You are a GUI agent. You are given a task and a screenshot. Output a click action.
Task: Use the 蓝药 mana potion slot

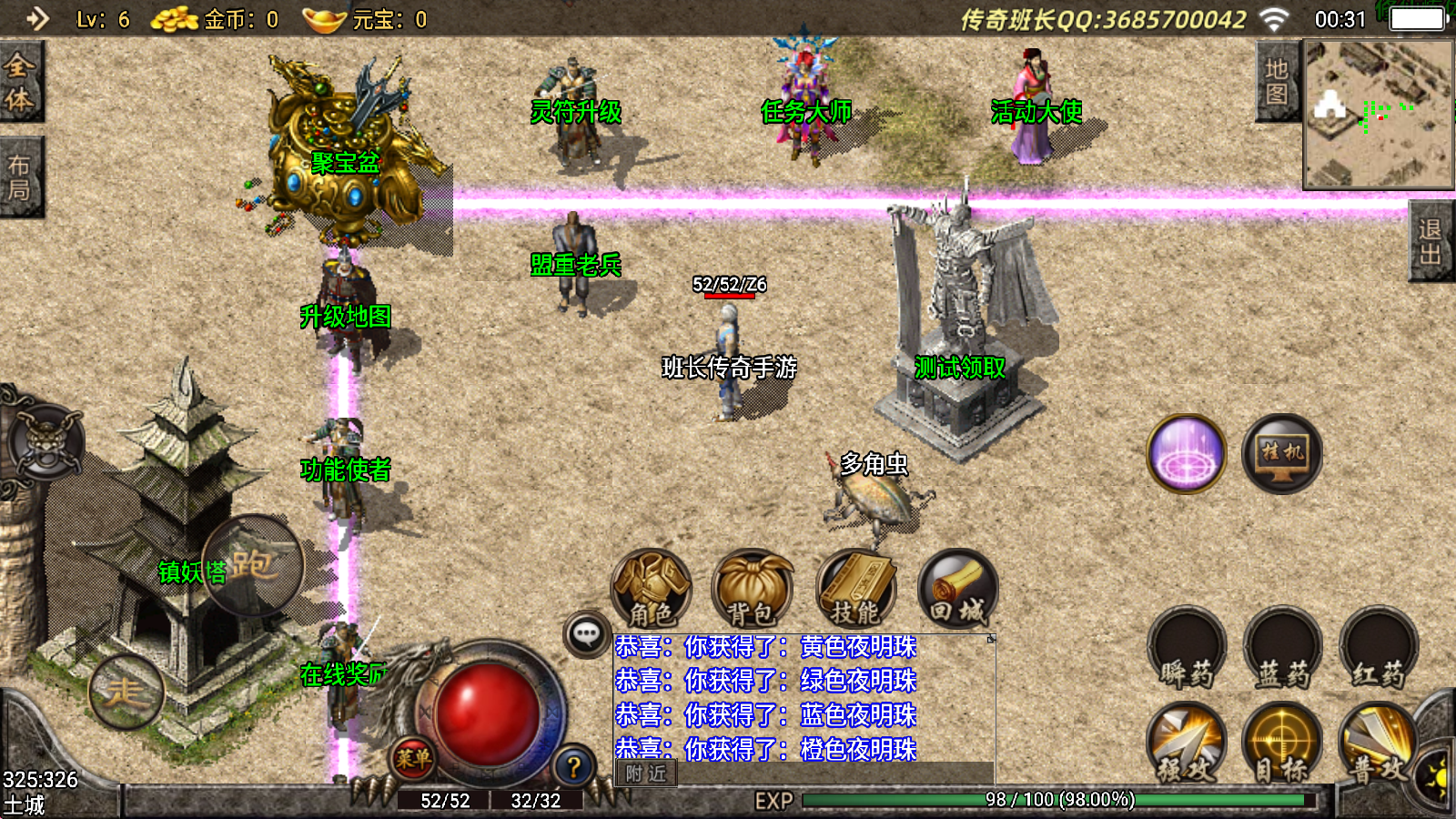[x=1282, y=648]
